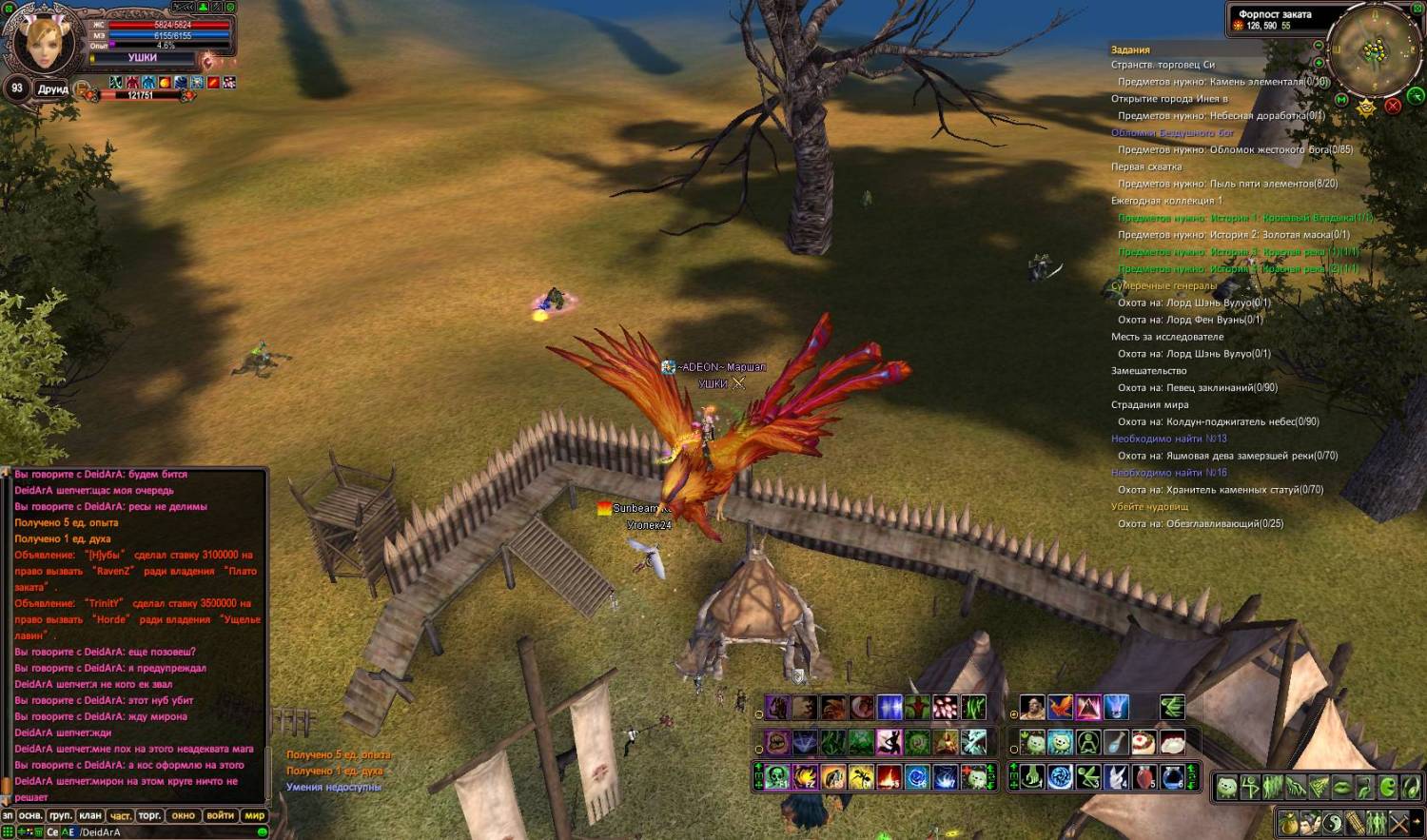Open the world map with the green M button
This screenshot has width=1427, height=840.
[1341, 99]
